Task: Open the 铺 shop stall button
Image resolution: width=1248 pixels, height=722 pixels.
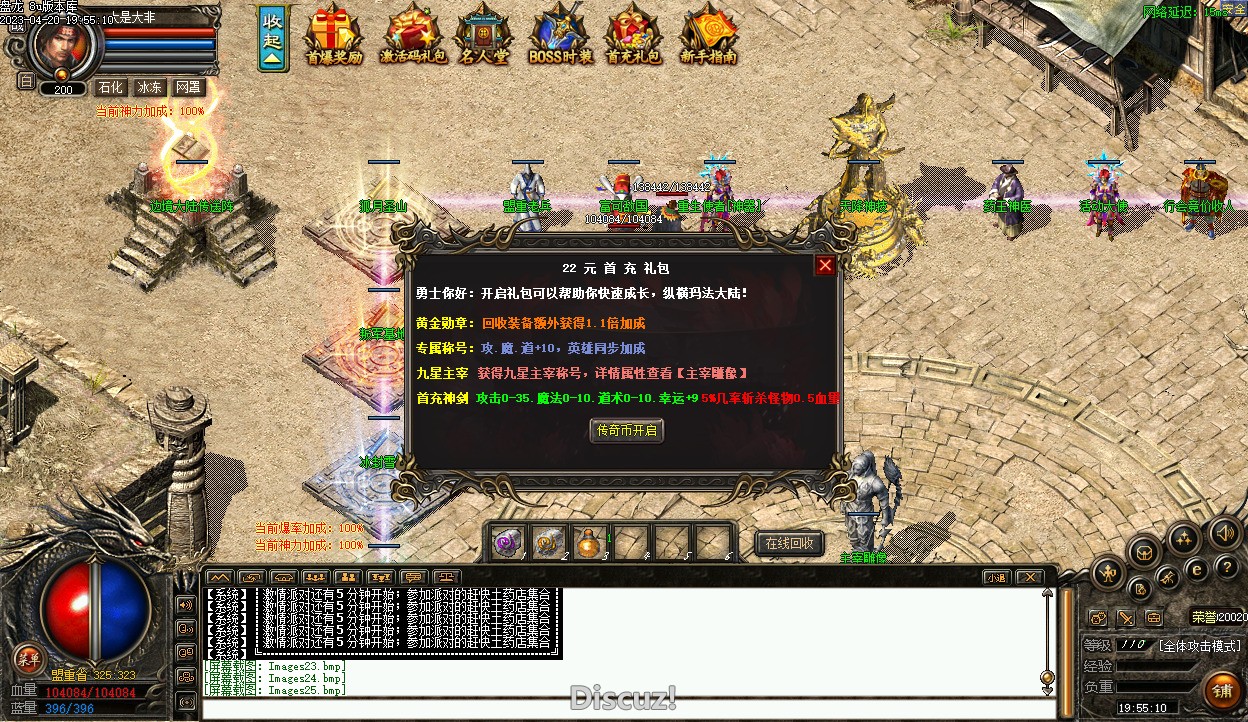Action: (1222, 690)
